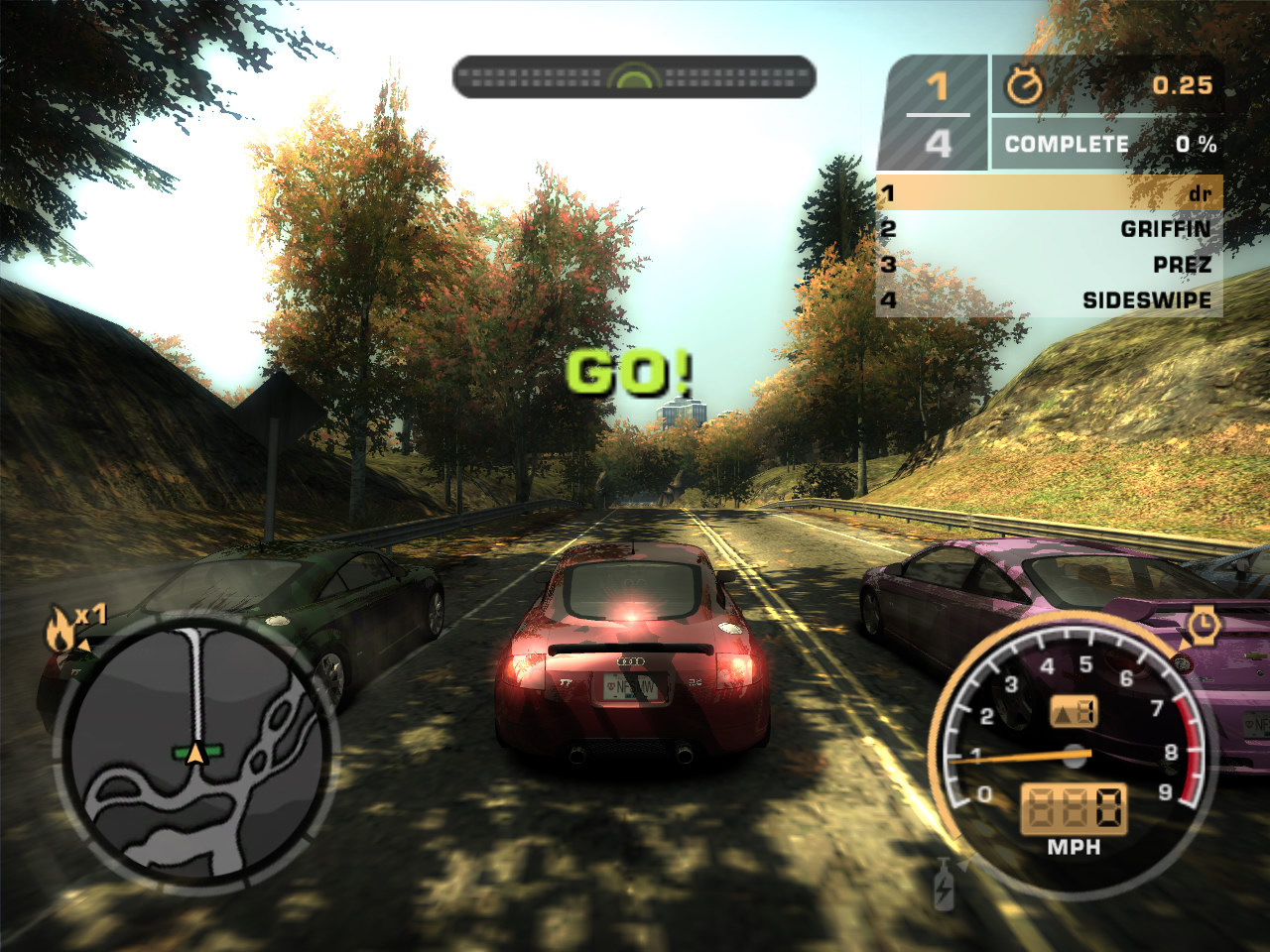Click the stopwatch lap timer icon
This screenshot has width=1270, height=952.
[1024, 86]
